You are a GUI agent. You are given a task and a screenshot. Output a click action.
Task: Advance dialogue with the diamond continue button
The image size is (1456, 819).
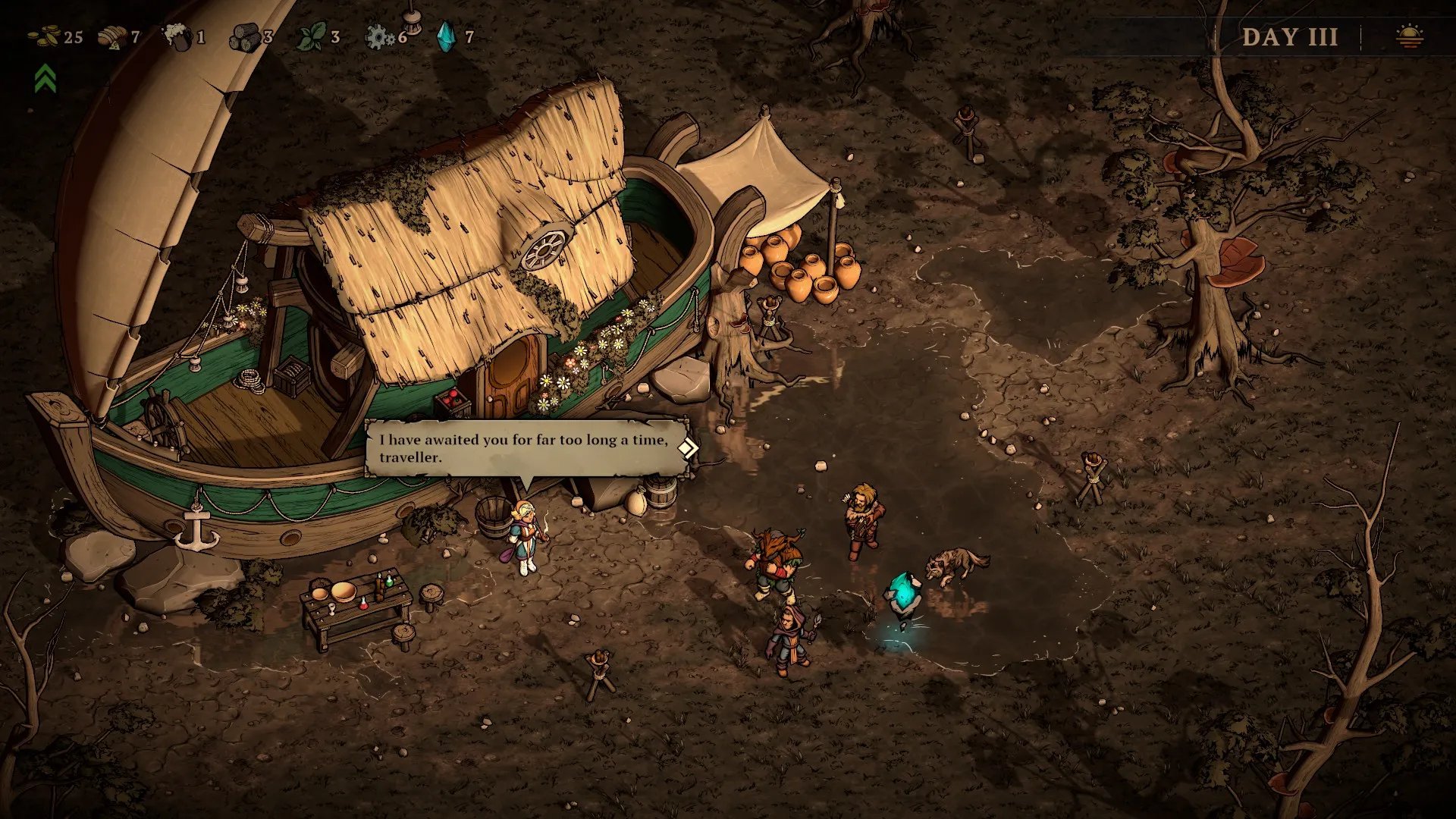pyautogui.click(x=687, y=448)
